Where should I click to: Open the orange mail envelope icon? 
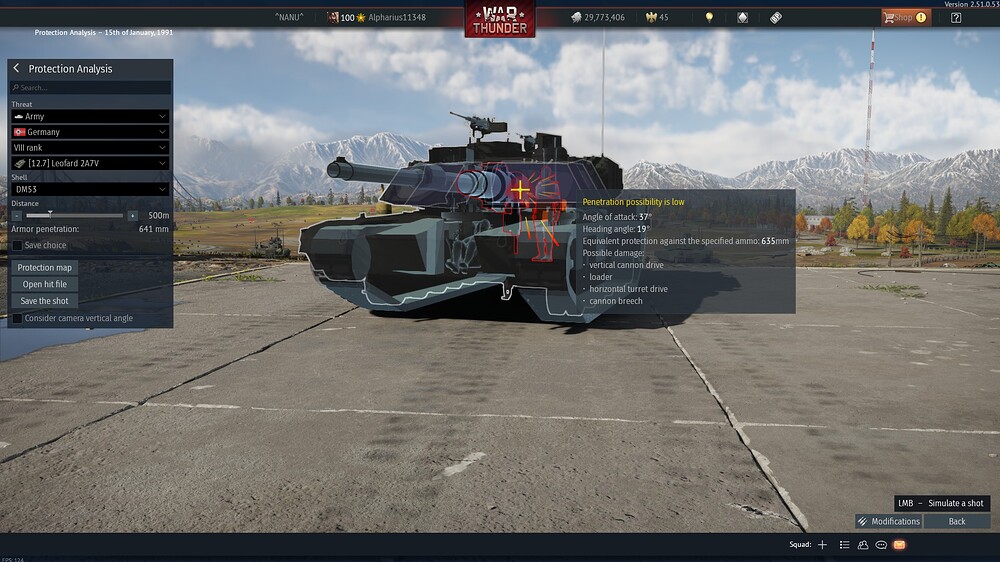pos(899,545)
